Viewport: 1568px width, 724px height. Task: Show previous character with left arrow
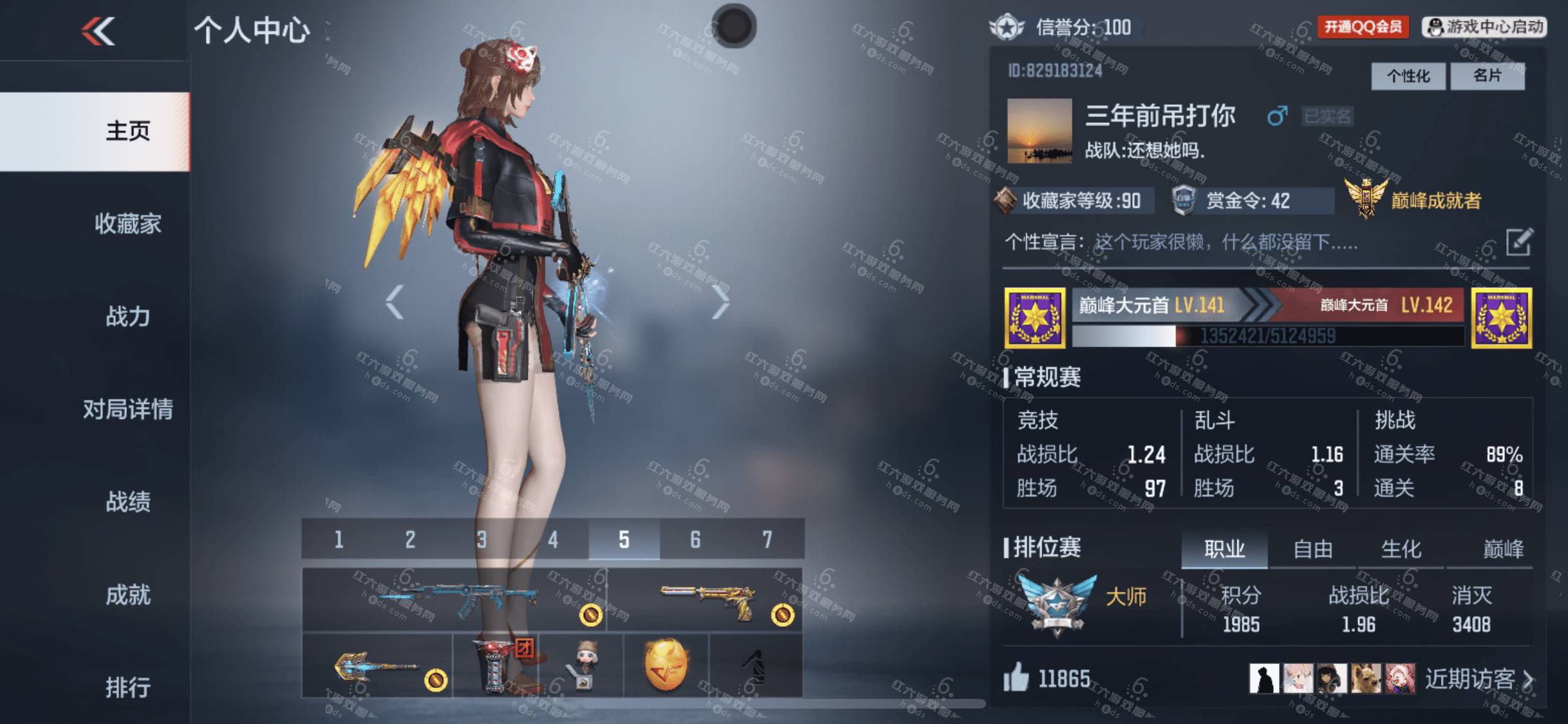click(x=394, y=302)
